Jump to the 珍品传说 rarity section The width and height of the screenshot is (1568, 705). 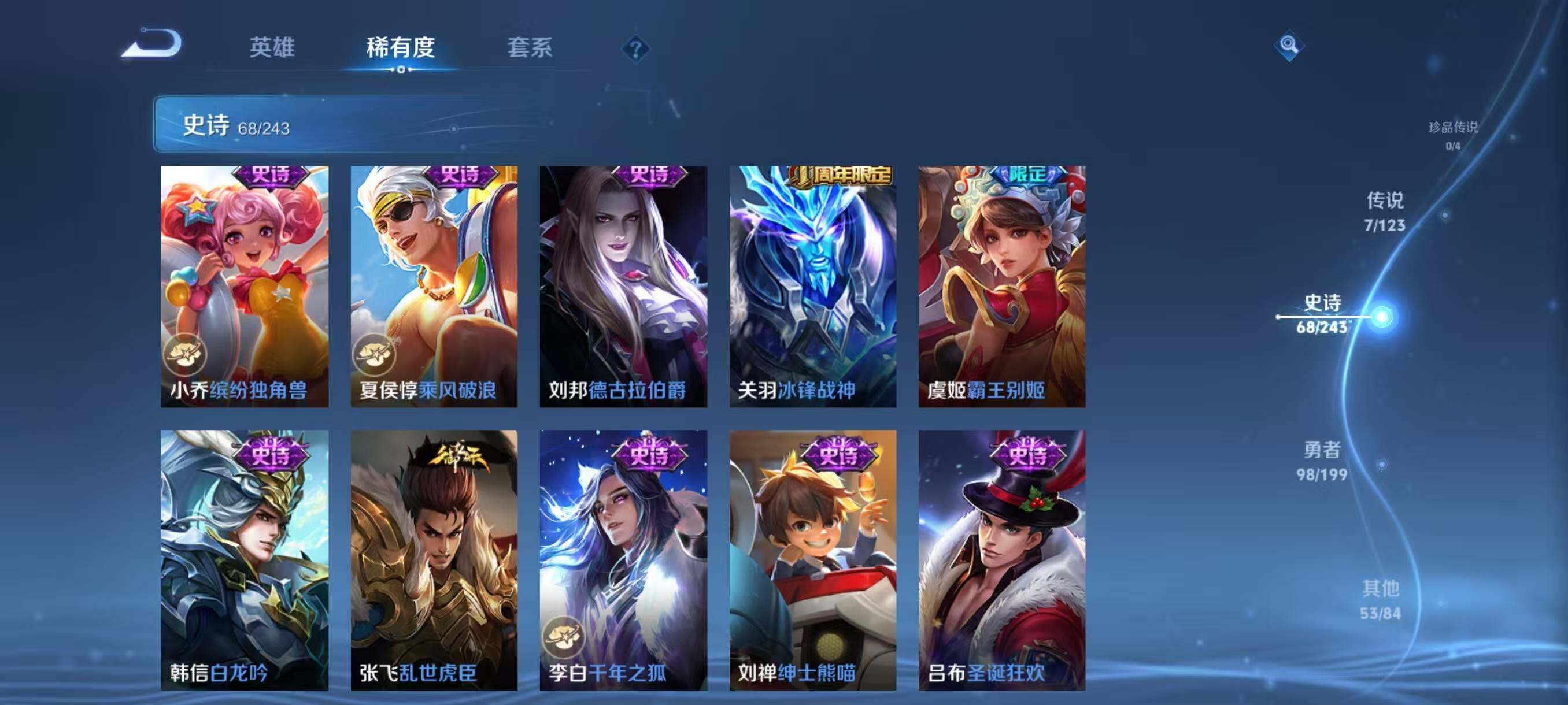coord(1452,135)
